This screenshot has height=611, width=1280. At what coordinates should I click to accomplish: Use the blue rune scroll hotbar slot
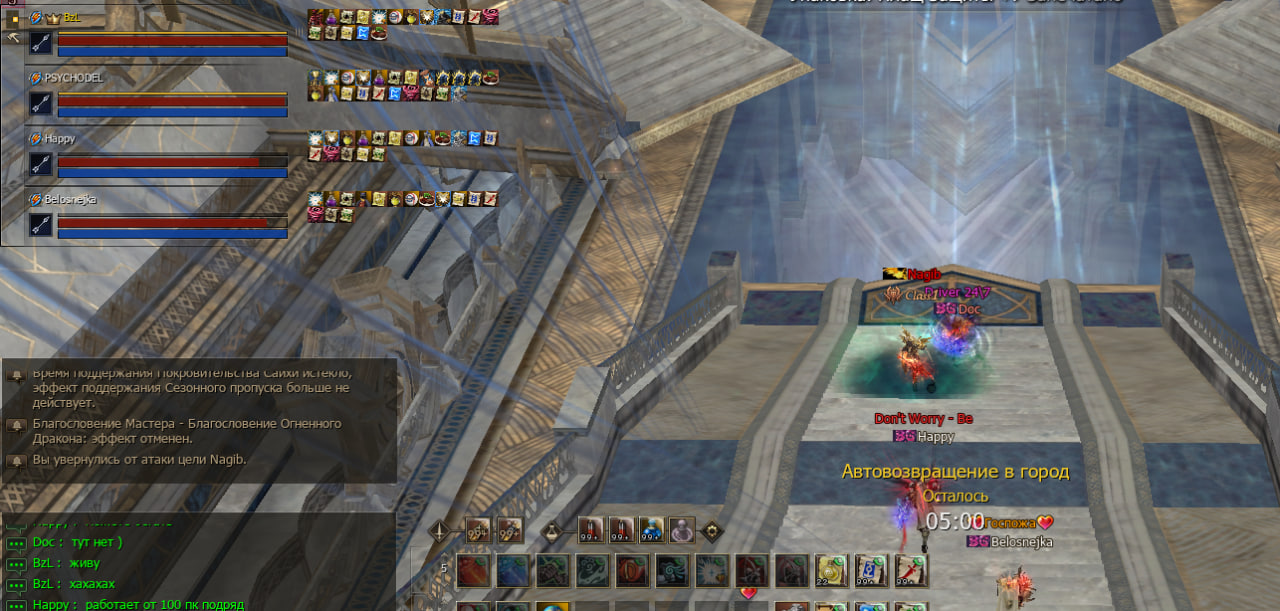[870, 571]
